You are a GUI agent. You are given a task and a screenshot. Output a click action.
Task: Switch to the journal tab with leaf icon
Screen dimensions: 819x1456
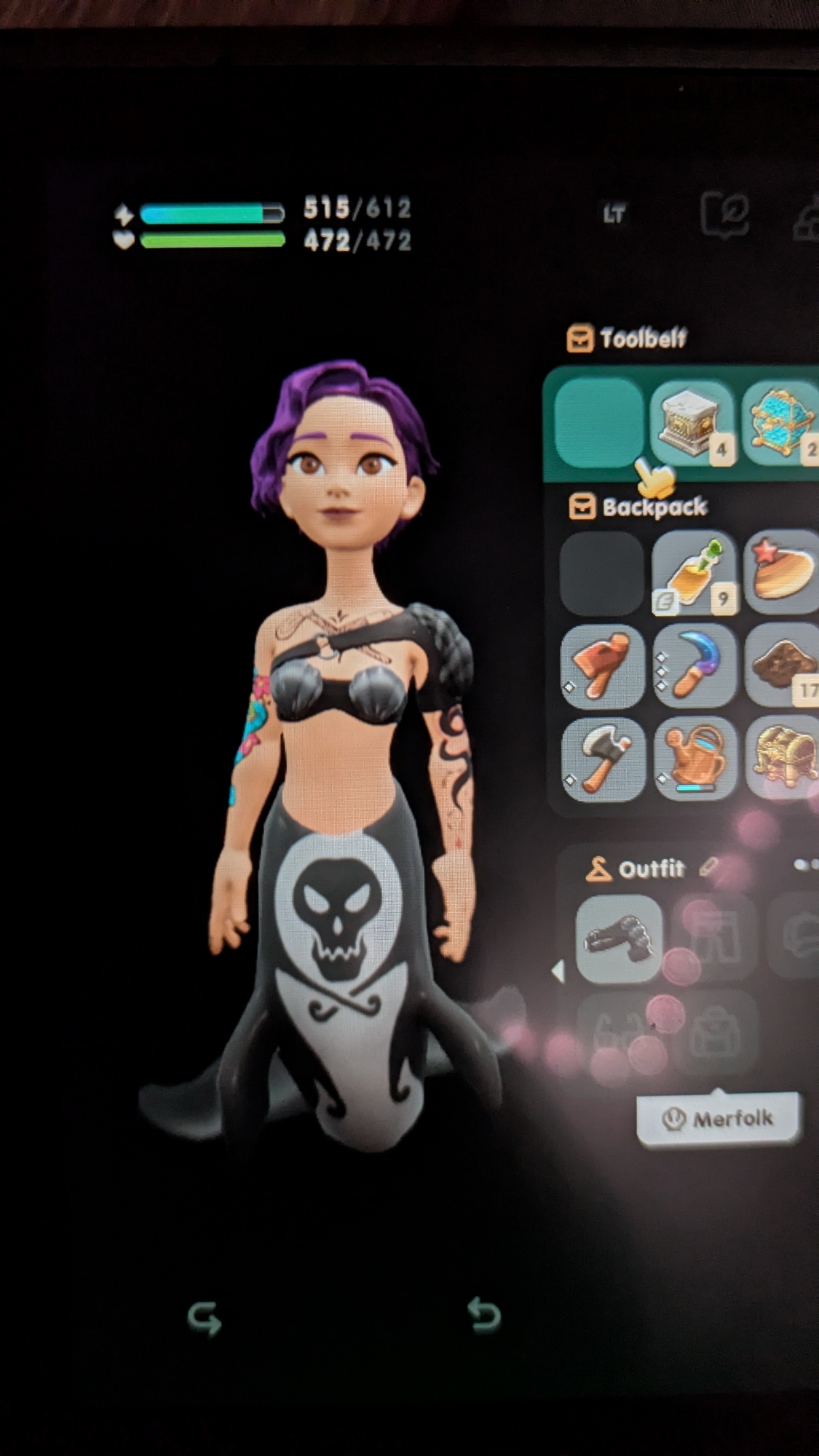pyautogui.click(x=724, y=215)
